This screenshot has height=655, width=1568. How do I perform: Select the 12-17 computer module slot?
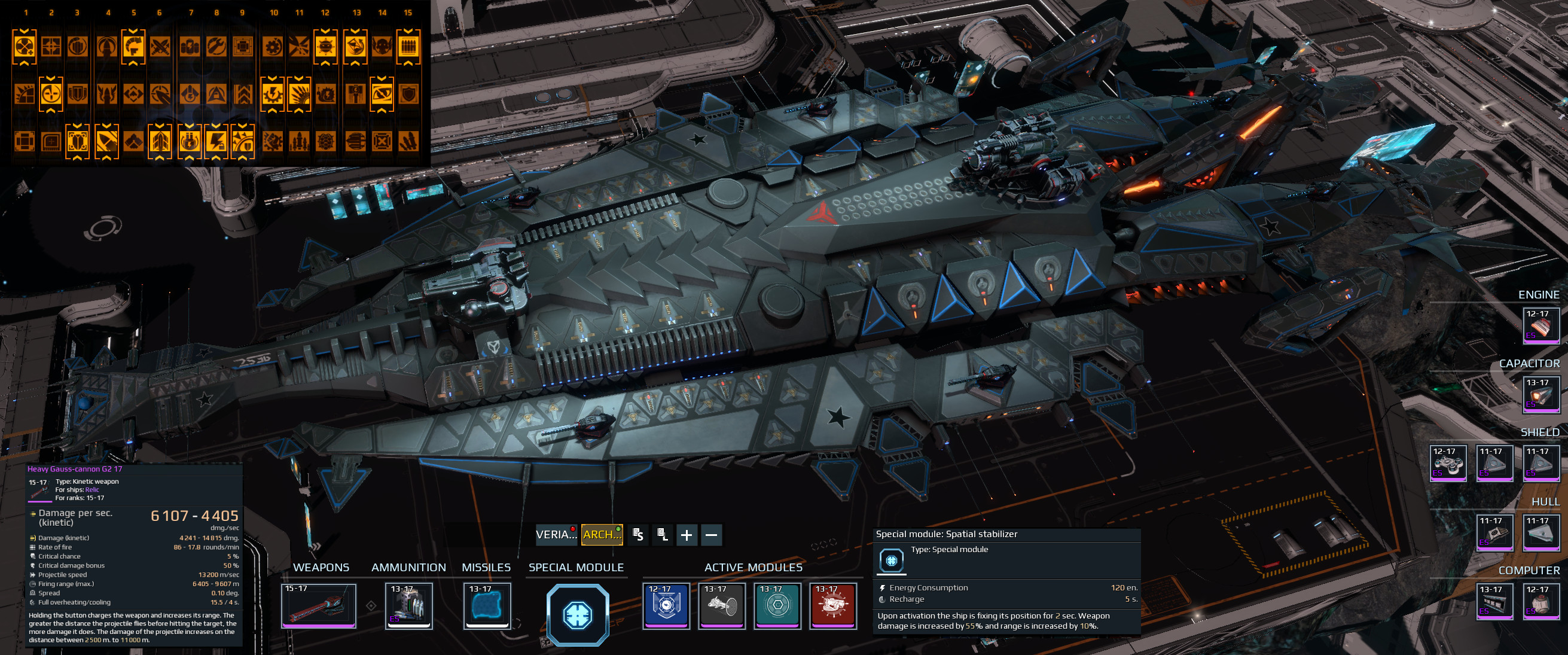click(1541, 601)
